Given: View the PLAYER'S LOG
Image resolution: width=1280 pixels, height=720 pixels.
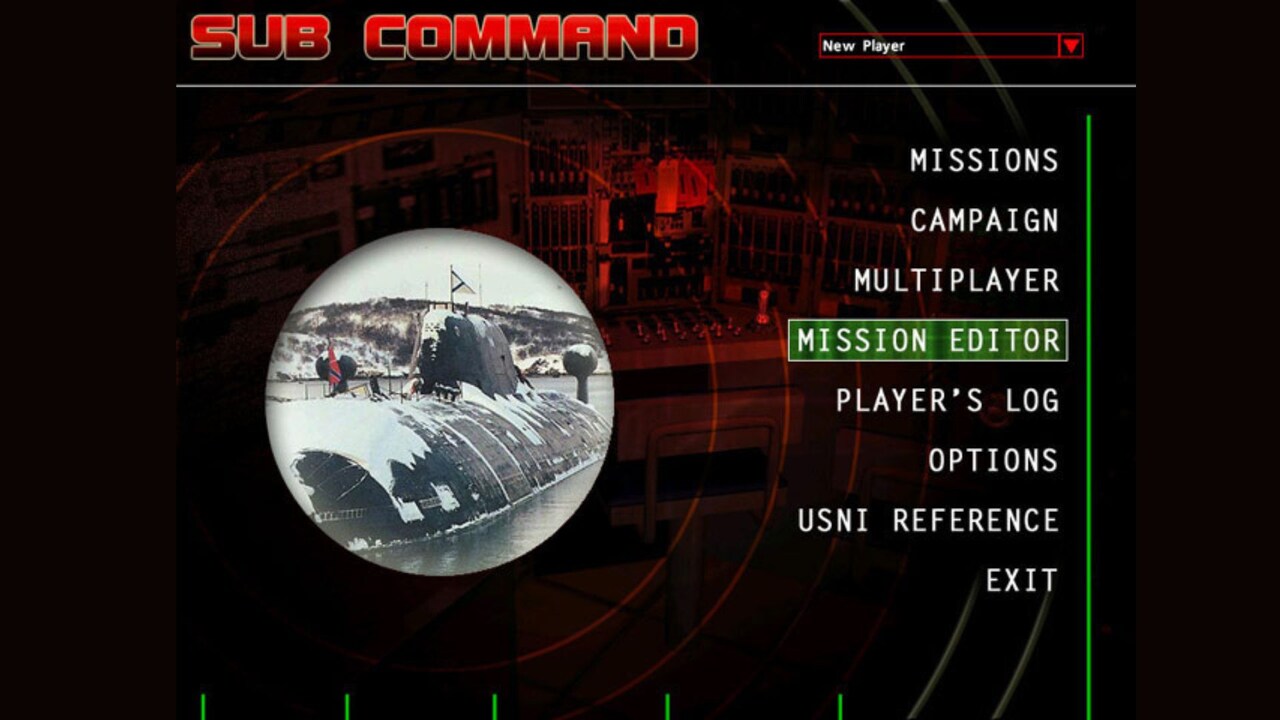Looking at the screenshot, I should pyautogui.click(x=950, y=399).
